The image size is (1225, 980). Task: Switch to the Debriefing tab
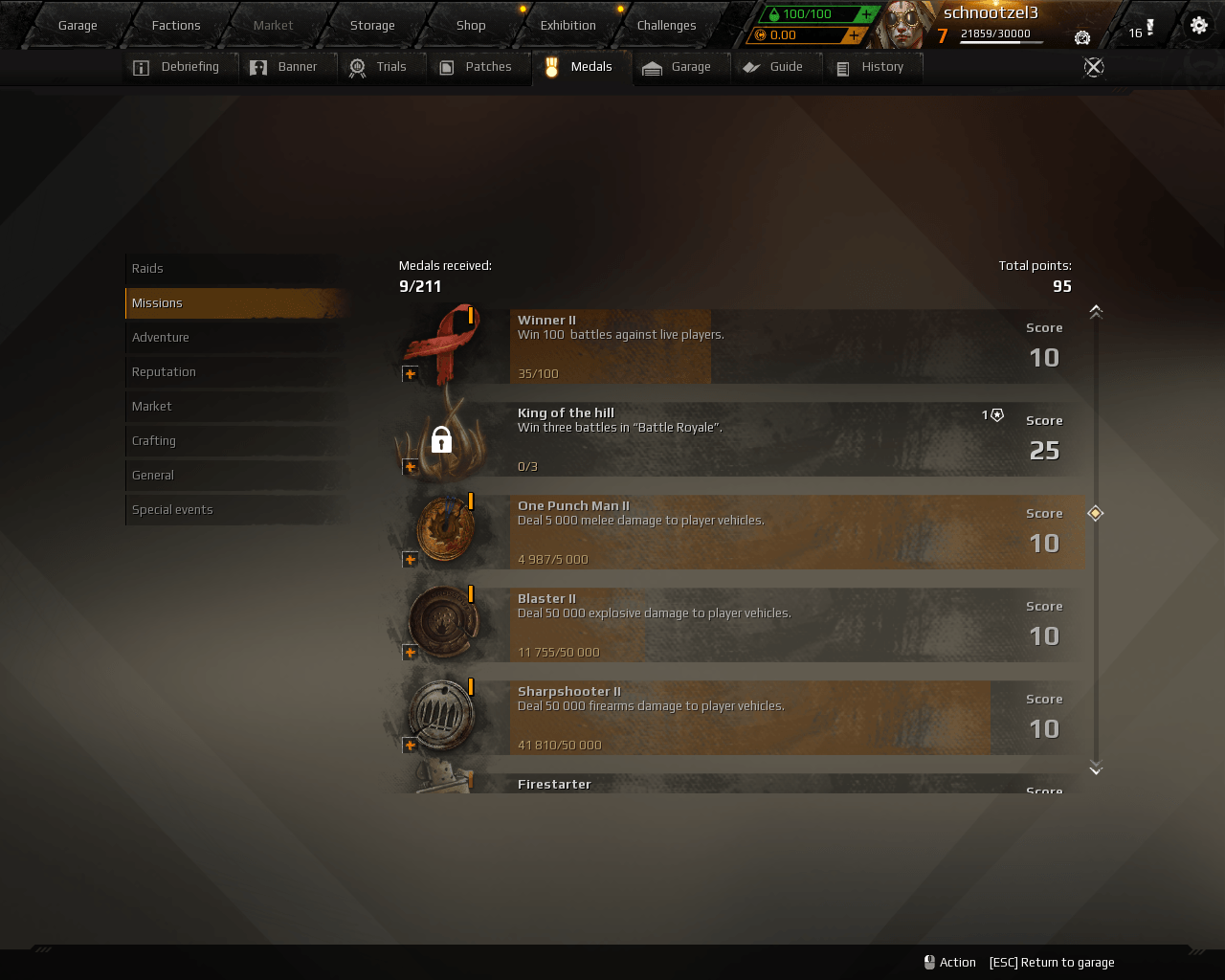pos(179,67)
